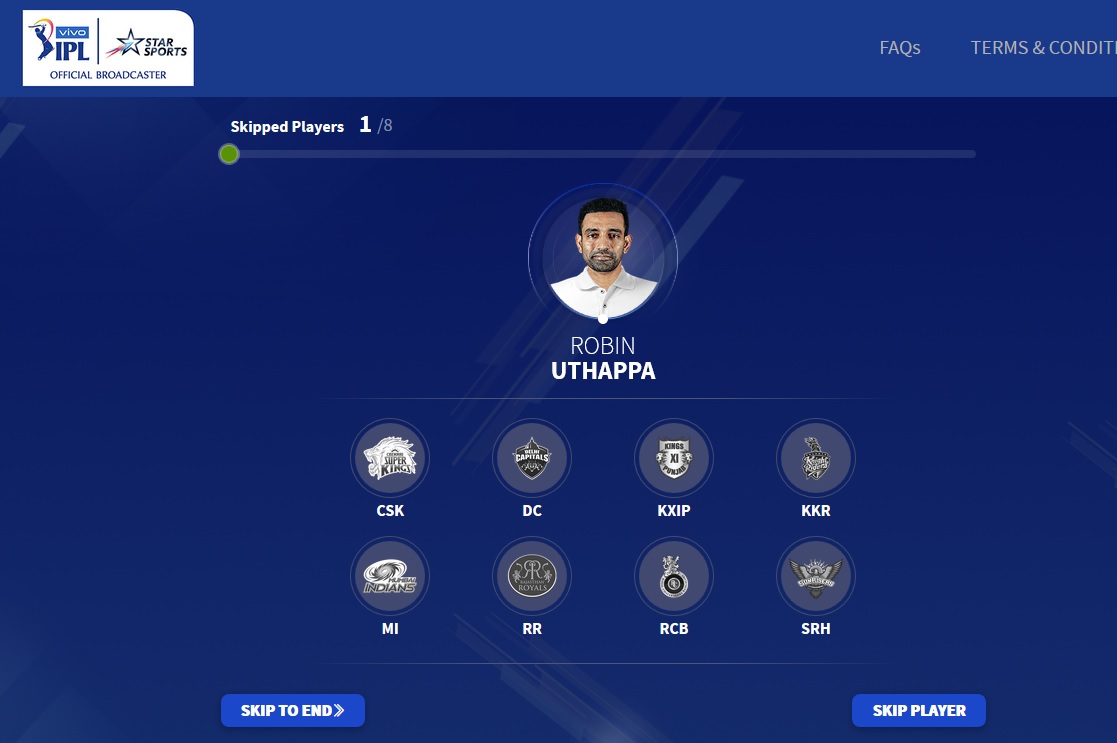This screenshot has width=1117, height=743.
Task: Choose the RCB team badge
Action: click(x=673, y=576)
